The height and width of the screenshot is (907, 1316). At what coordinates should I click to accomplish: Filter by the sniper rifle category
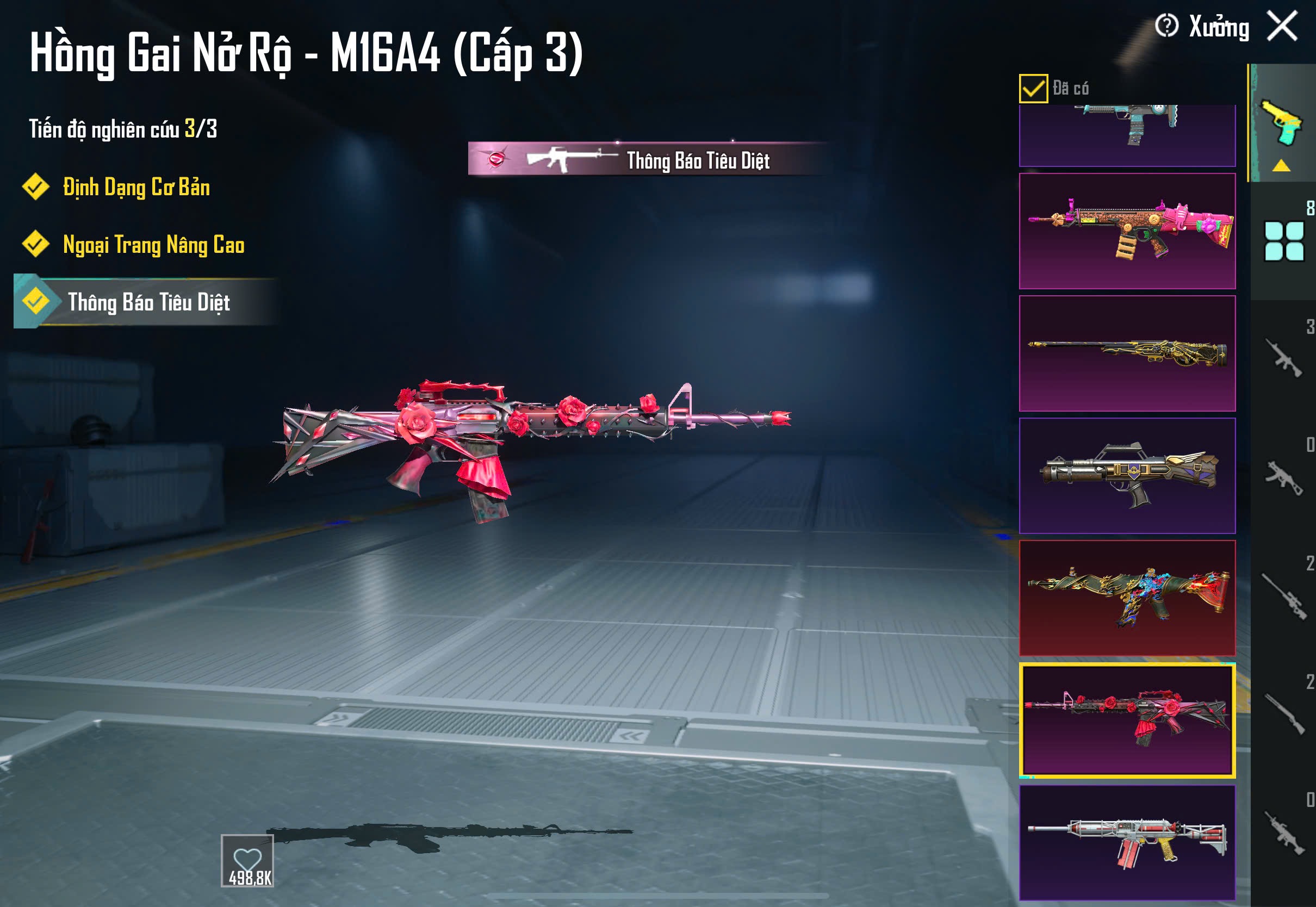point(1283,597)
